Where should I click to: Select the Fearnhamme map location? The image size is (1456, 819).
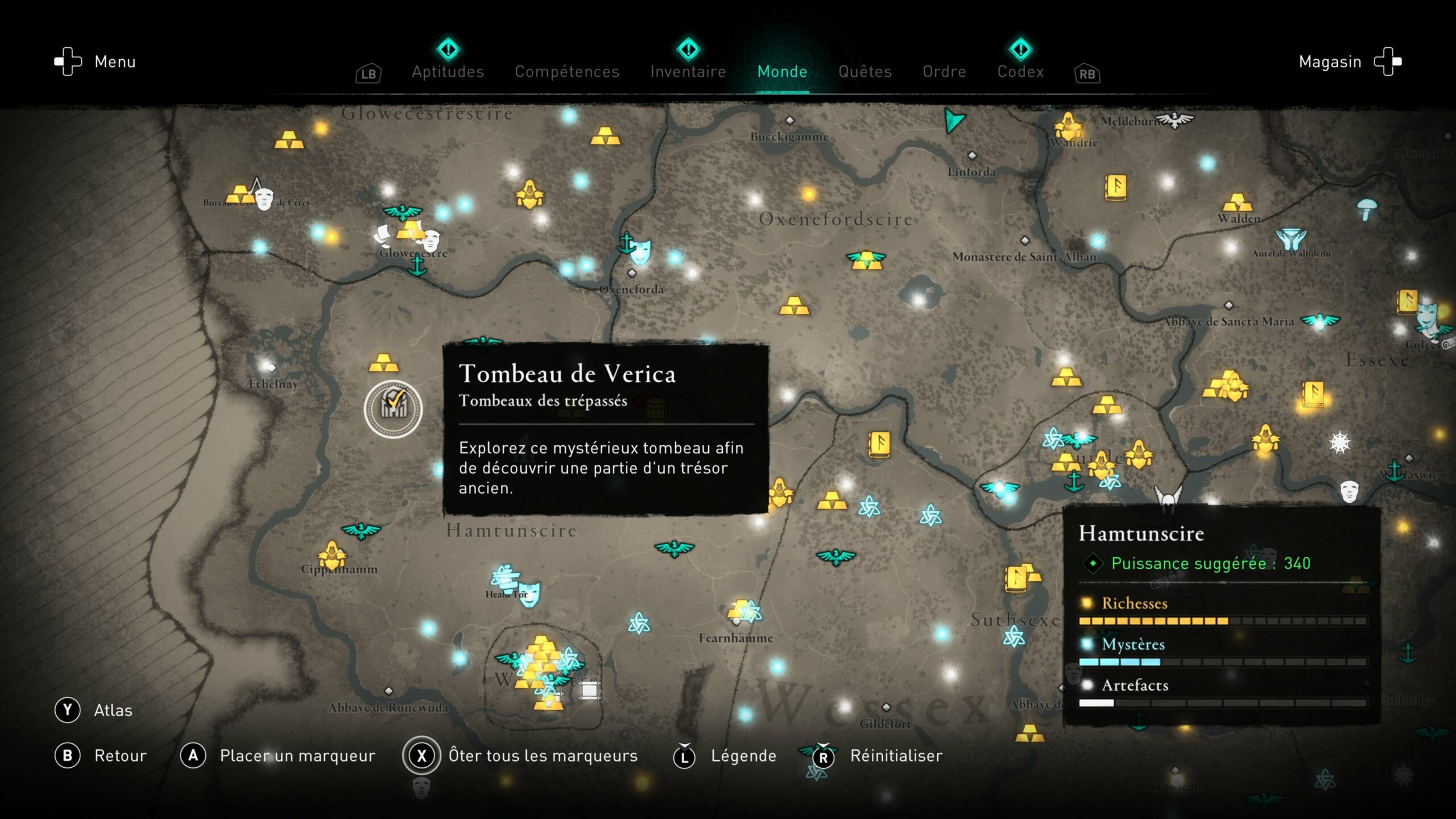[735, 638]
